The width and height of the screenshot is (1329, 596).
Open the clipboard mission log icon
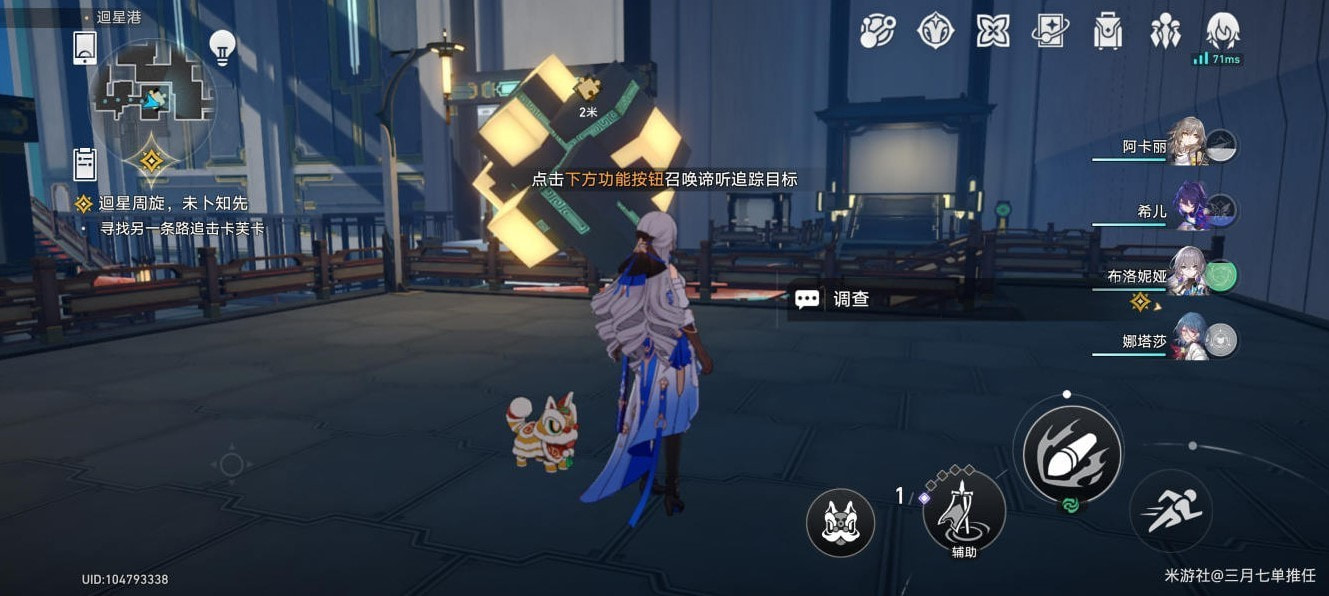coord(85,164)
